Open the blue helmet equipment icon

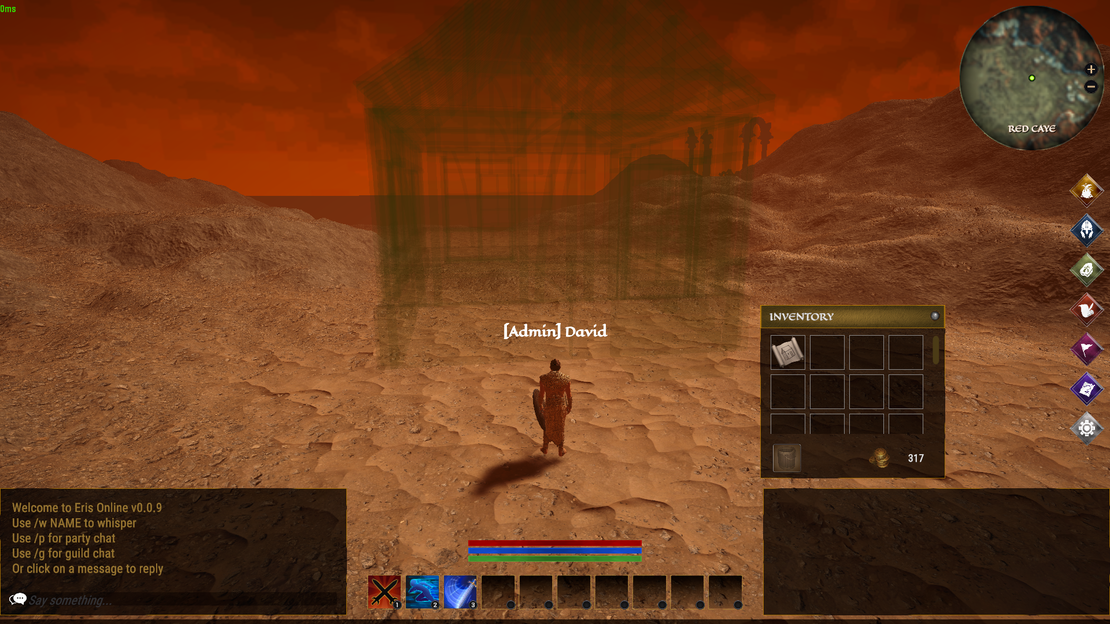click(1086, 229)
